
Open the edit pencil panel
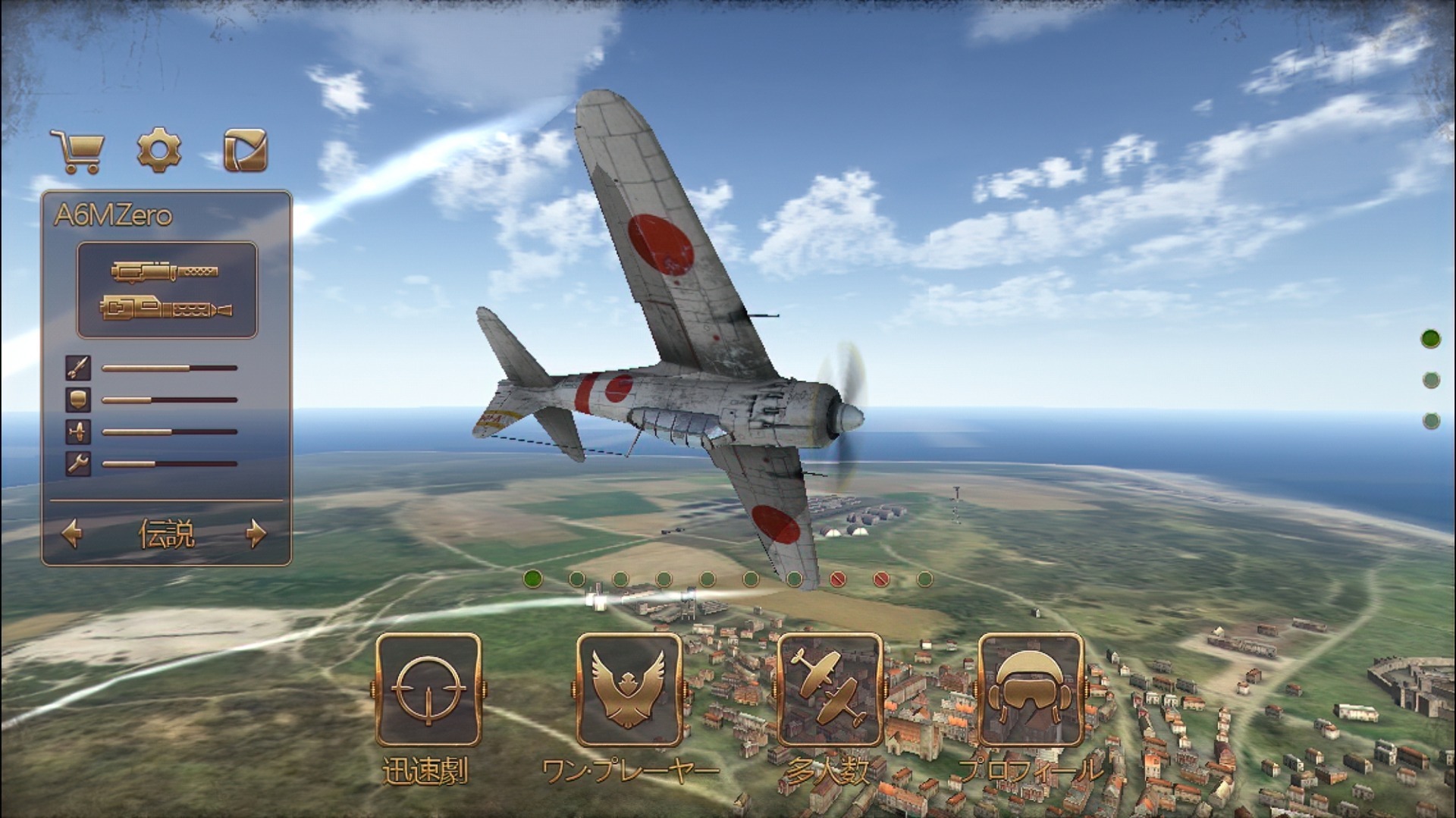pos(244,149)
